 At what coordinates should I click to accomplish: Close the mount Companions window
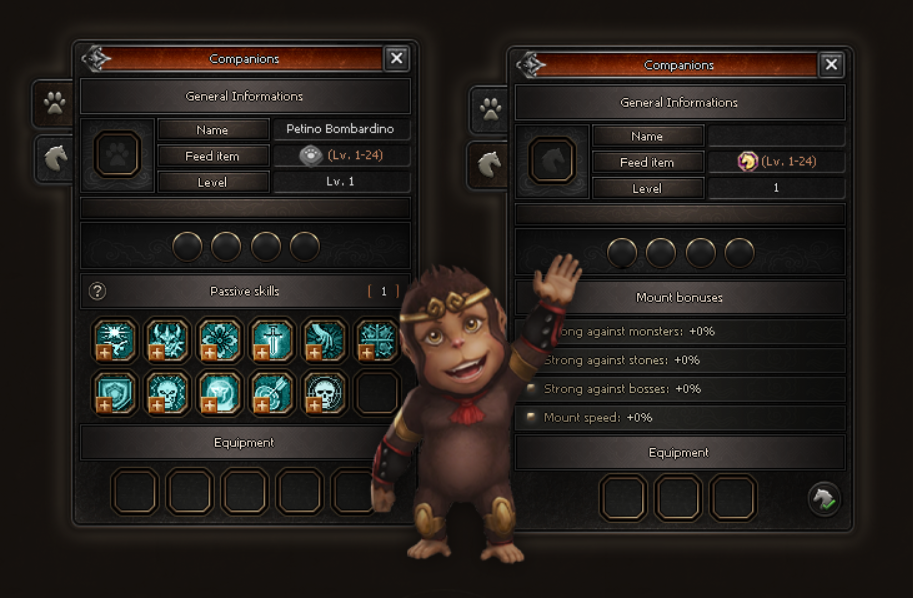(831, 65)
